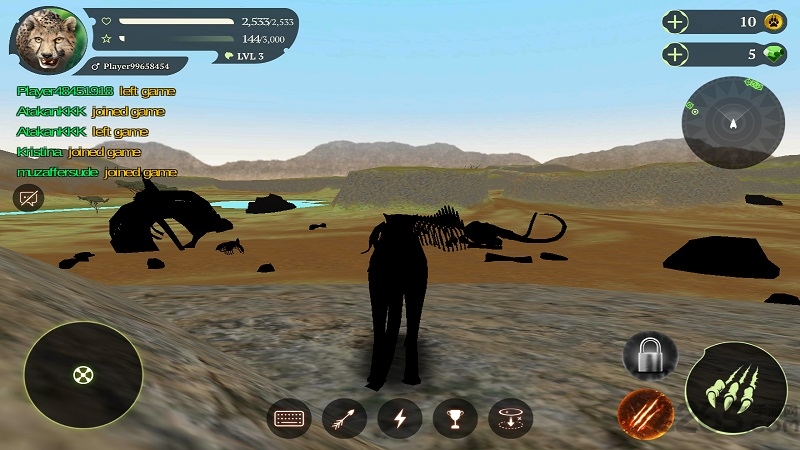Open the keyboard chat button
Viewport: 800px width, 450px height.
point(291,418)
